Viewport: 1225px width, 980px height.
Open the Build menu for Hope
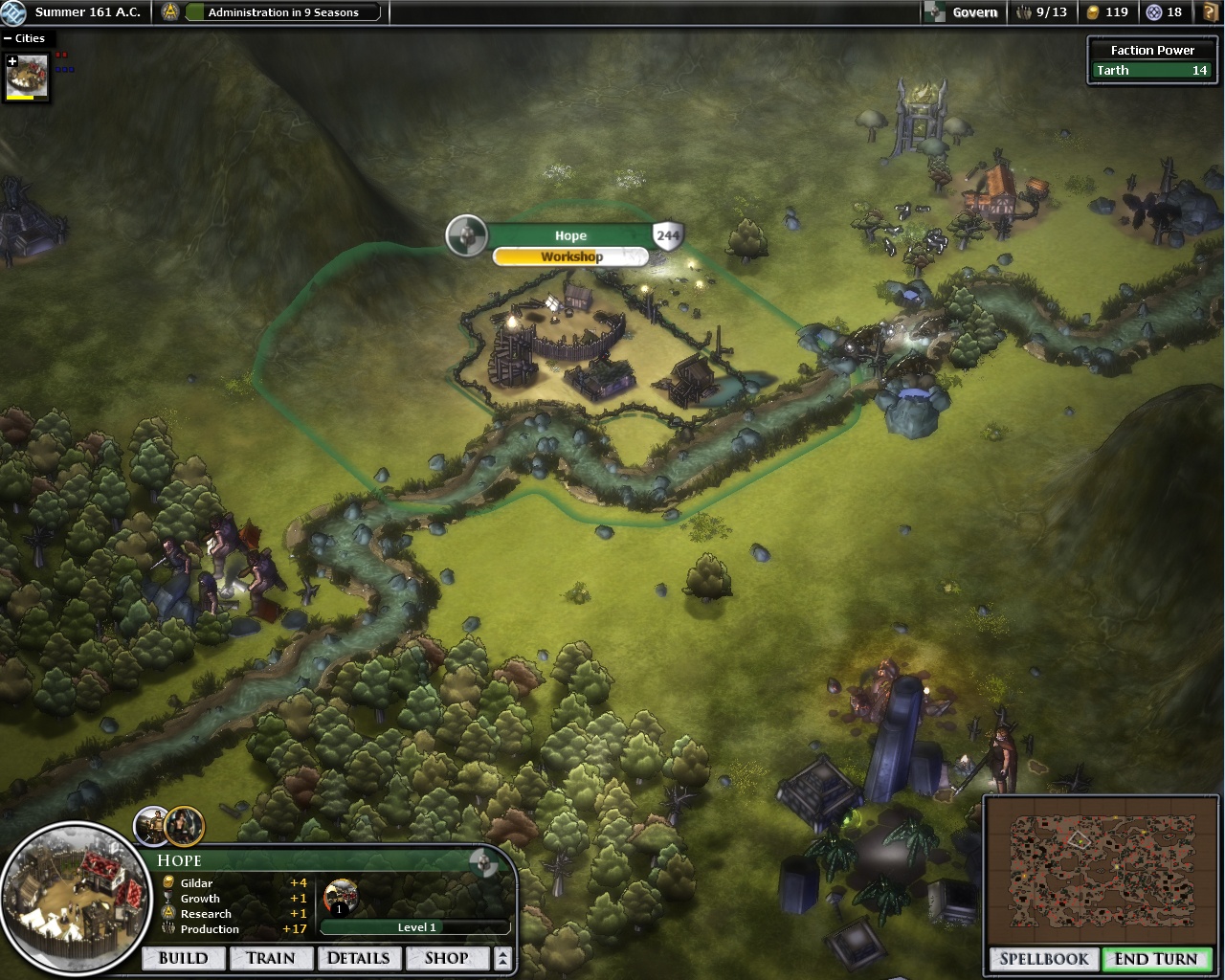click(x=183, y=958)
